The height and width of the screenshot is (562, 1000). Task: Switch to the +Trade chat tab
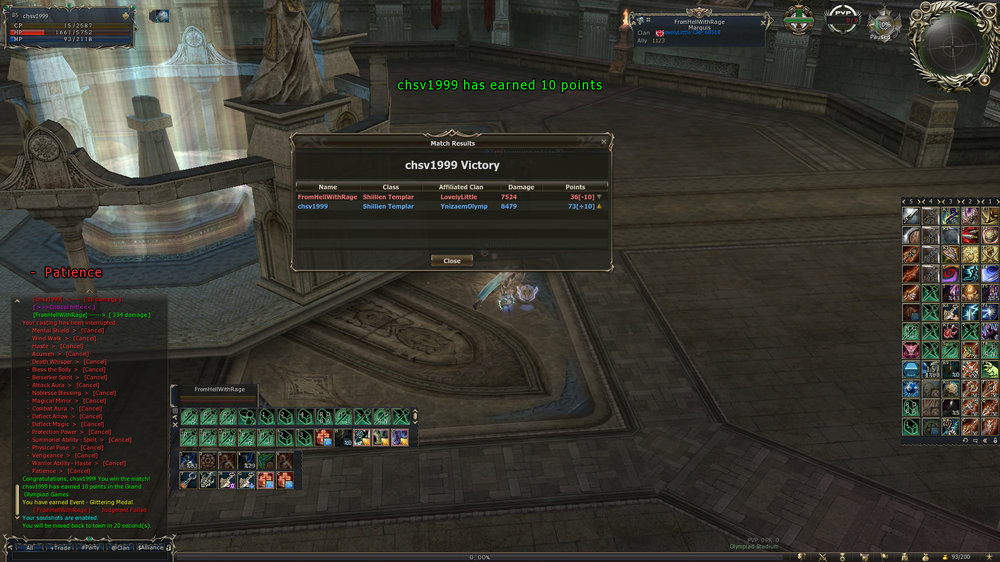(x=61, y=547)
